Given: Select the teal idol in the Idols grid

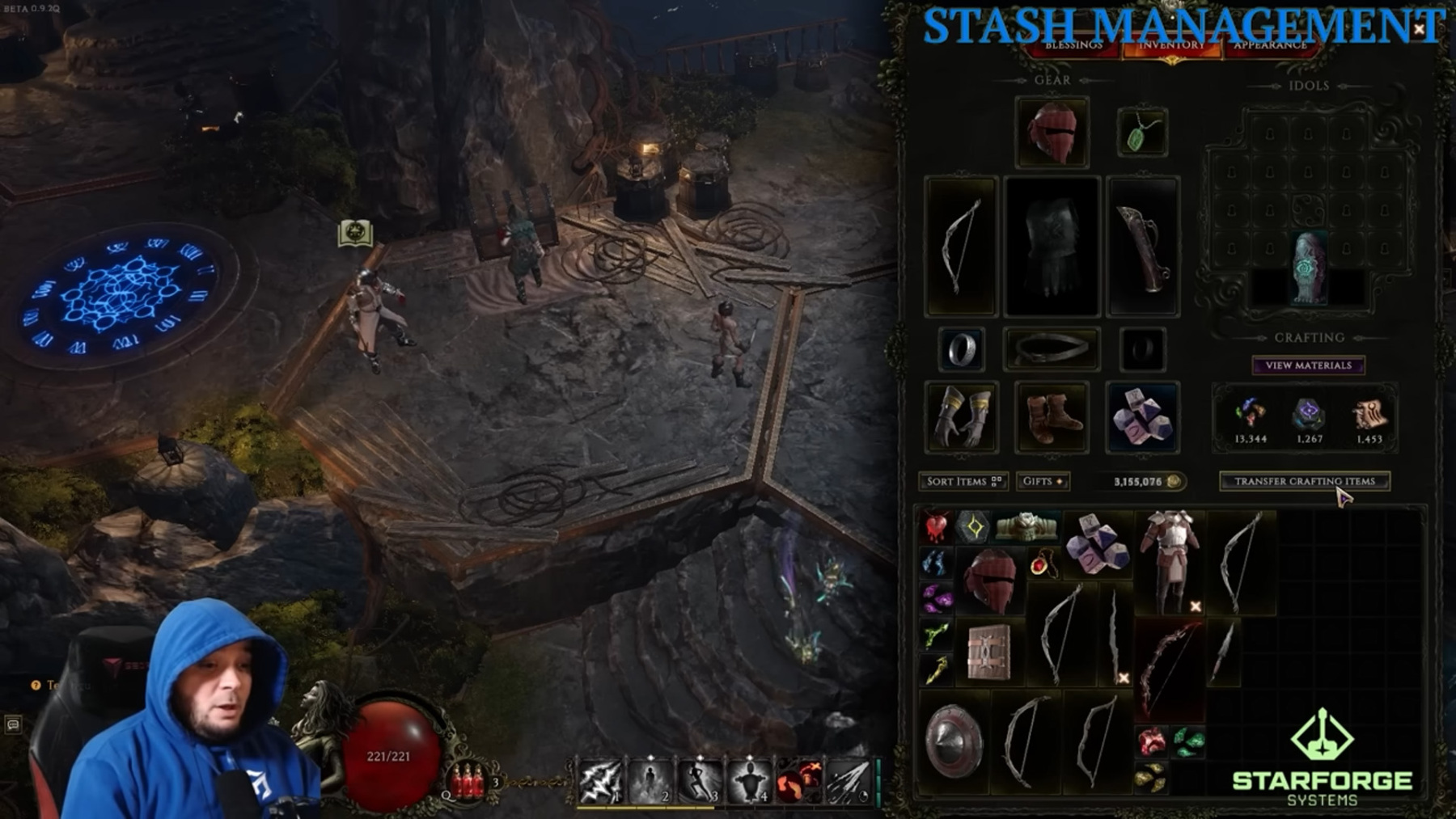Looking at the screenshot, I should (x=1308, y=268).
